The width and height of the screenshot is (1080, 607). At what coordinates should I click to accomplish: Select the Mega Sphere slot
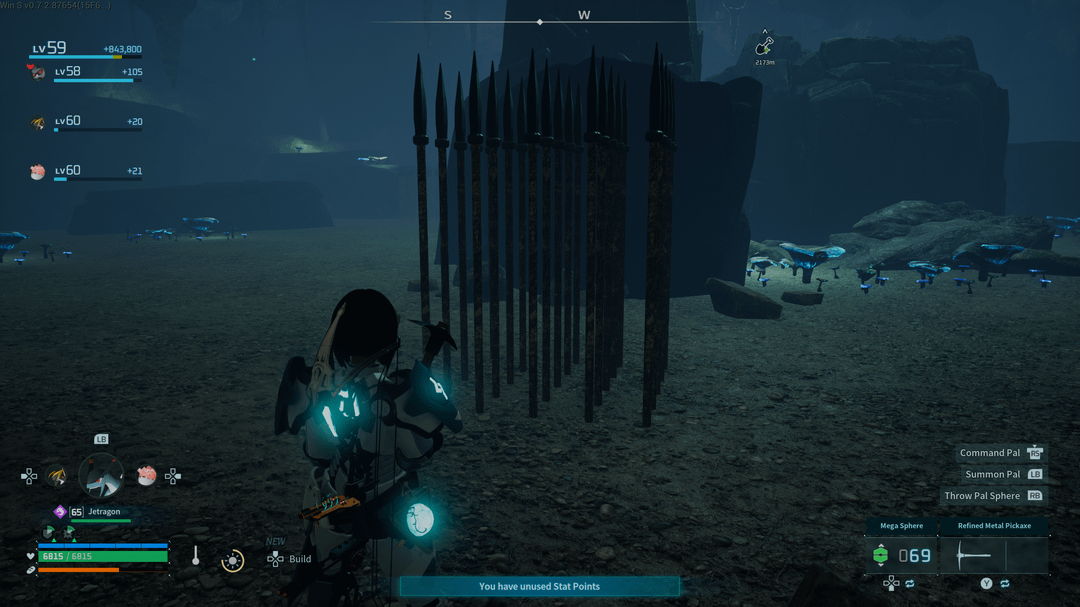point(901,555)
